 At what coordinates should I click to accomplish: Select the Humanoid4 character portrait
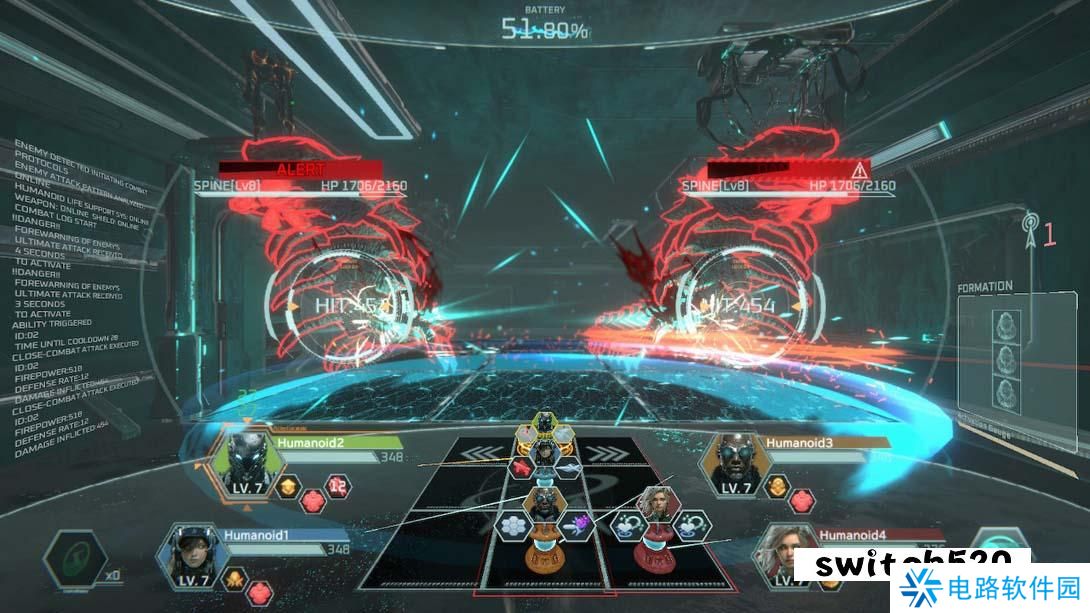(x=783, y=555)
